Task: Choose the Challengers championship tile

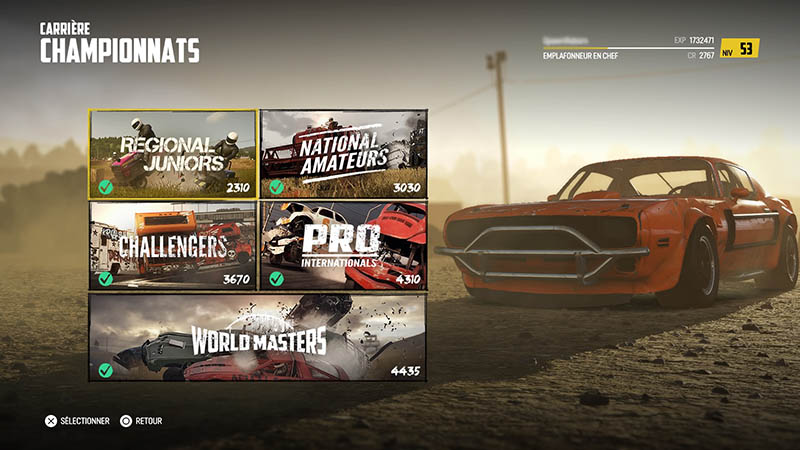Action: pos(172,245)
